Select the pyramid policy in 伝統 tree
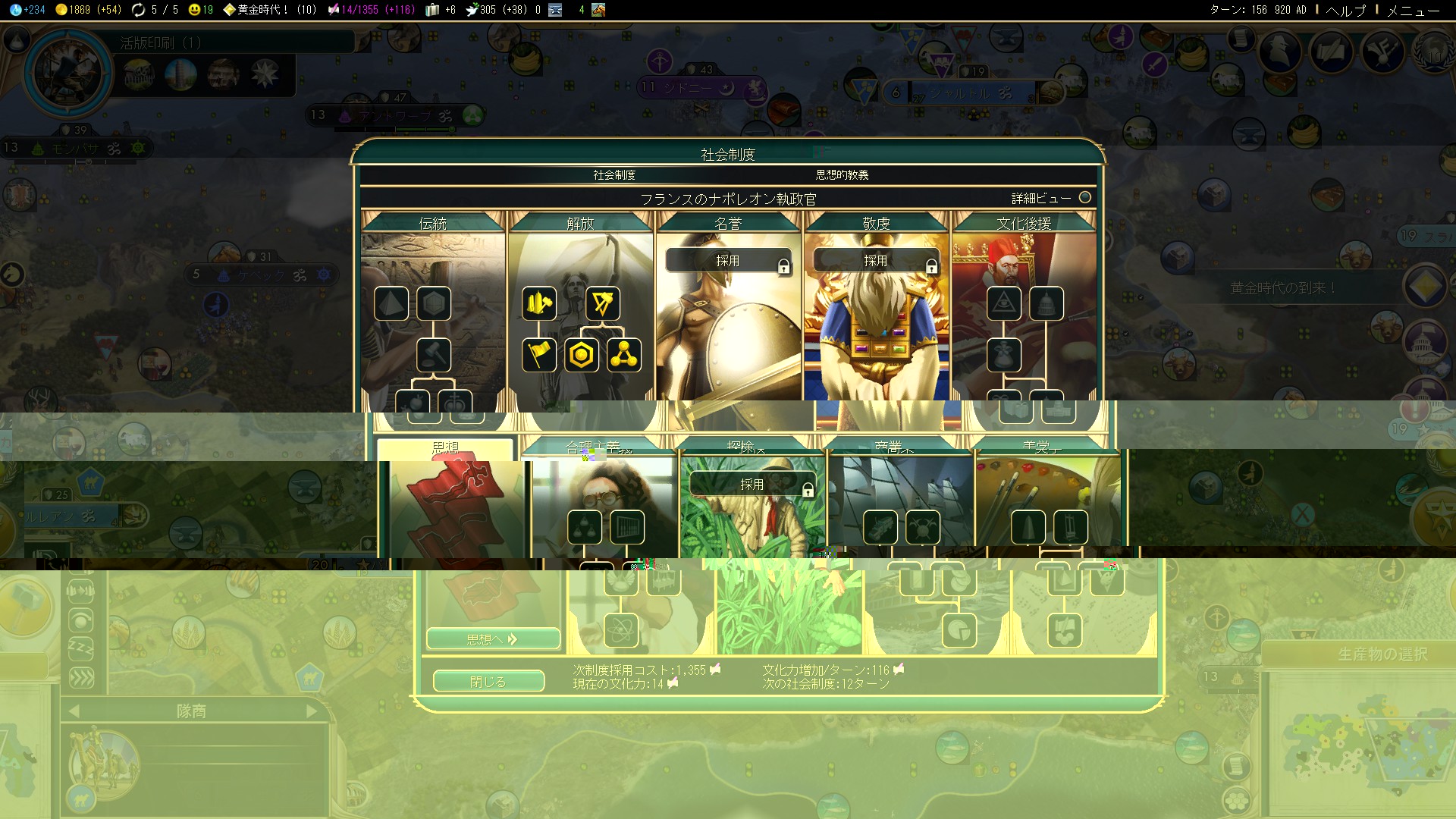 tap(391, 304)
